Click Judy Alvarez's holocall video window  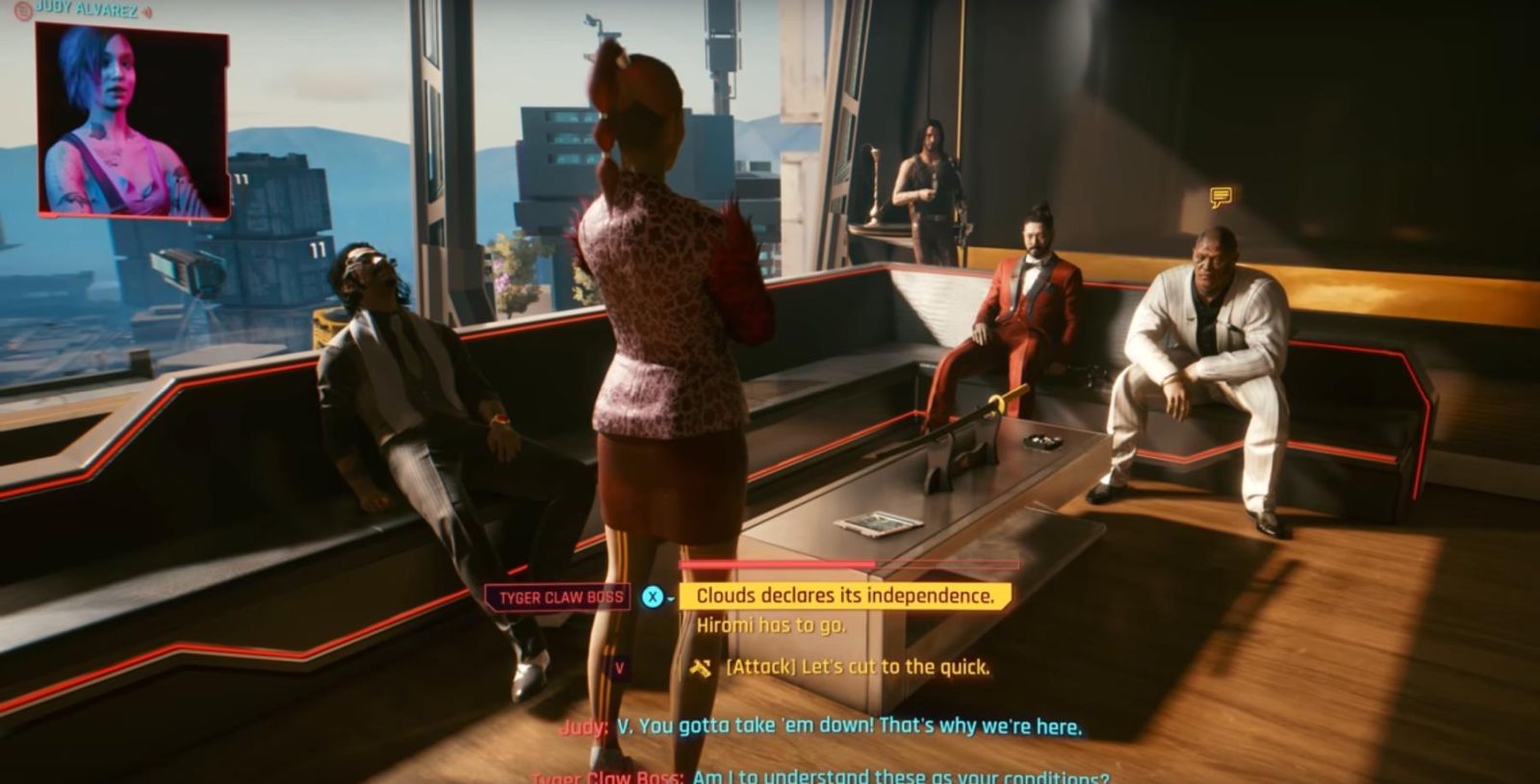tap(133, 120)
